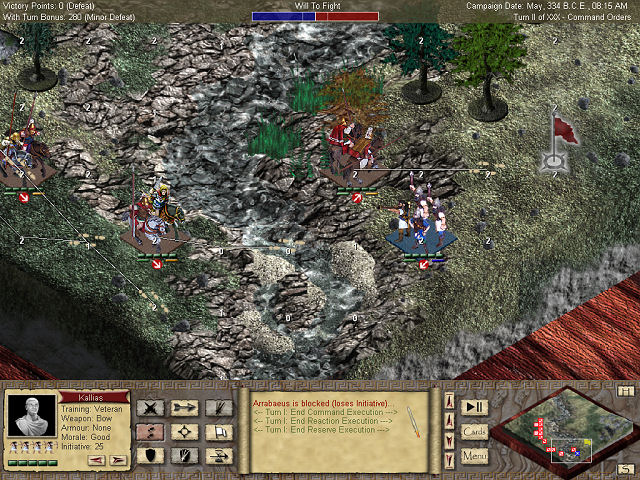Show previous unit with left red arrow
The image size is (640, 480).
tap(97, 460)
